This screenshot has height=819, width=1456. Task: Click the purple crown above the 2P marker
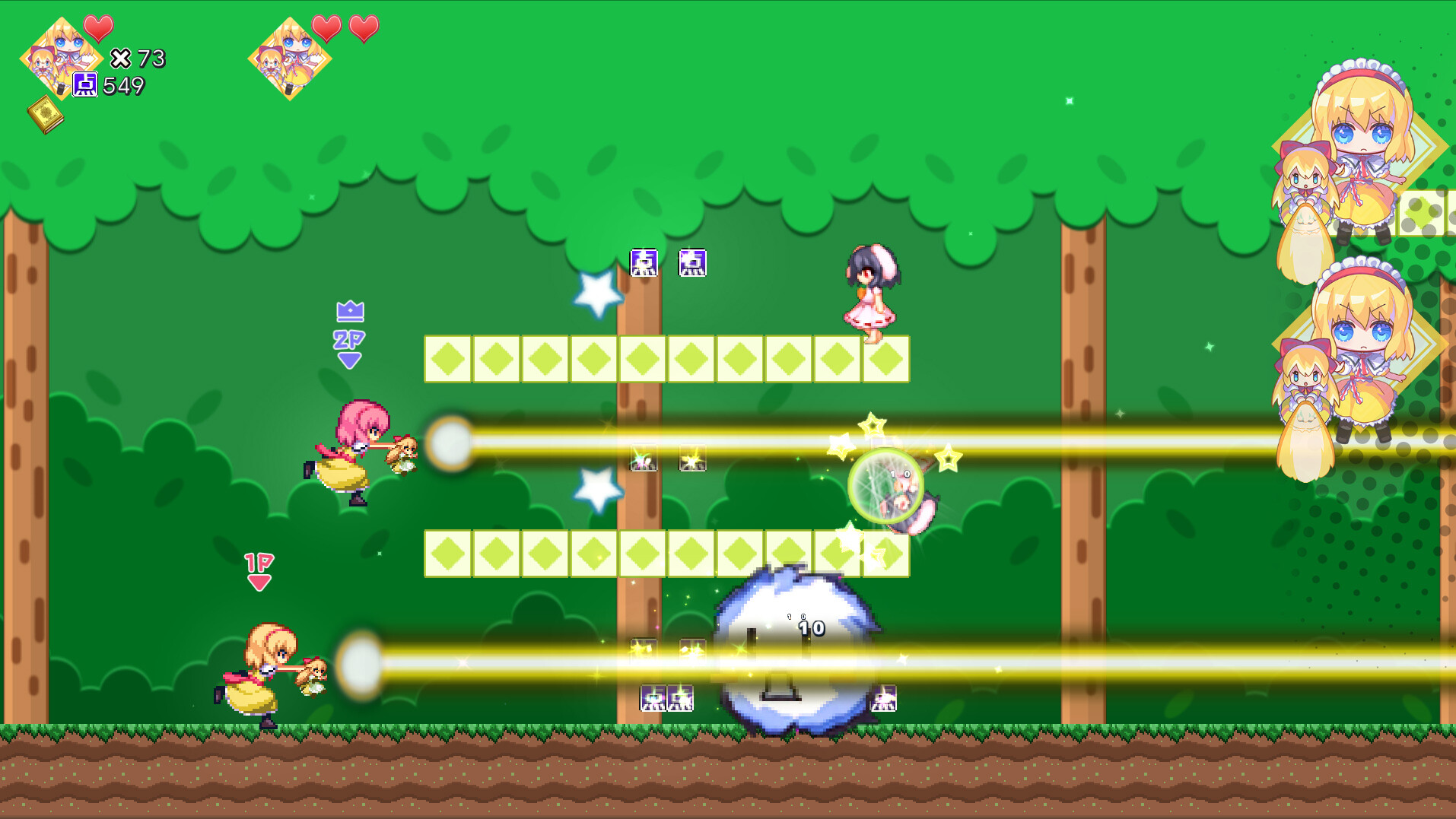(x=348, y=311)
